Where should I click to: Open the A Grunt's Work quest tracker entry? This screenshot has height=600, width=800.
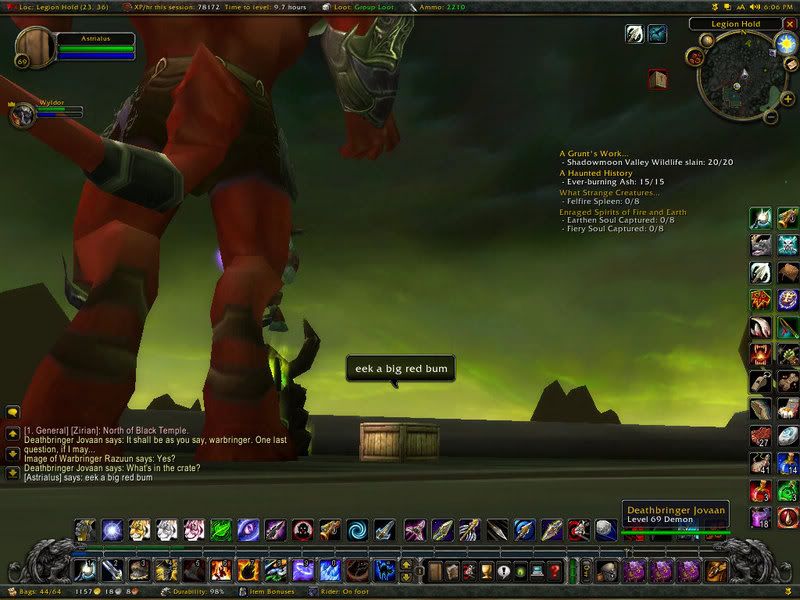point(598,153)
